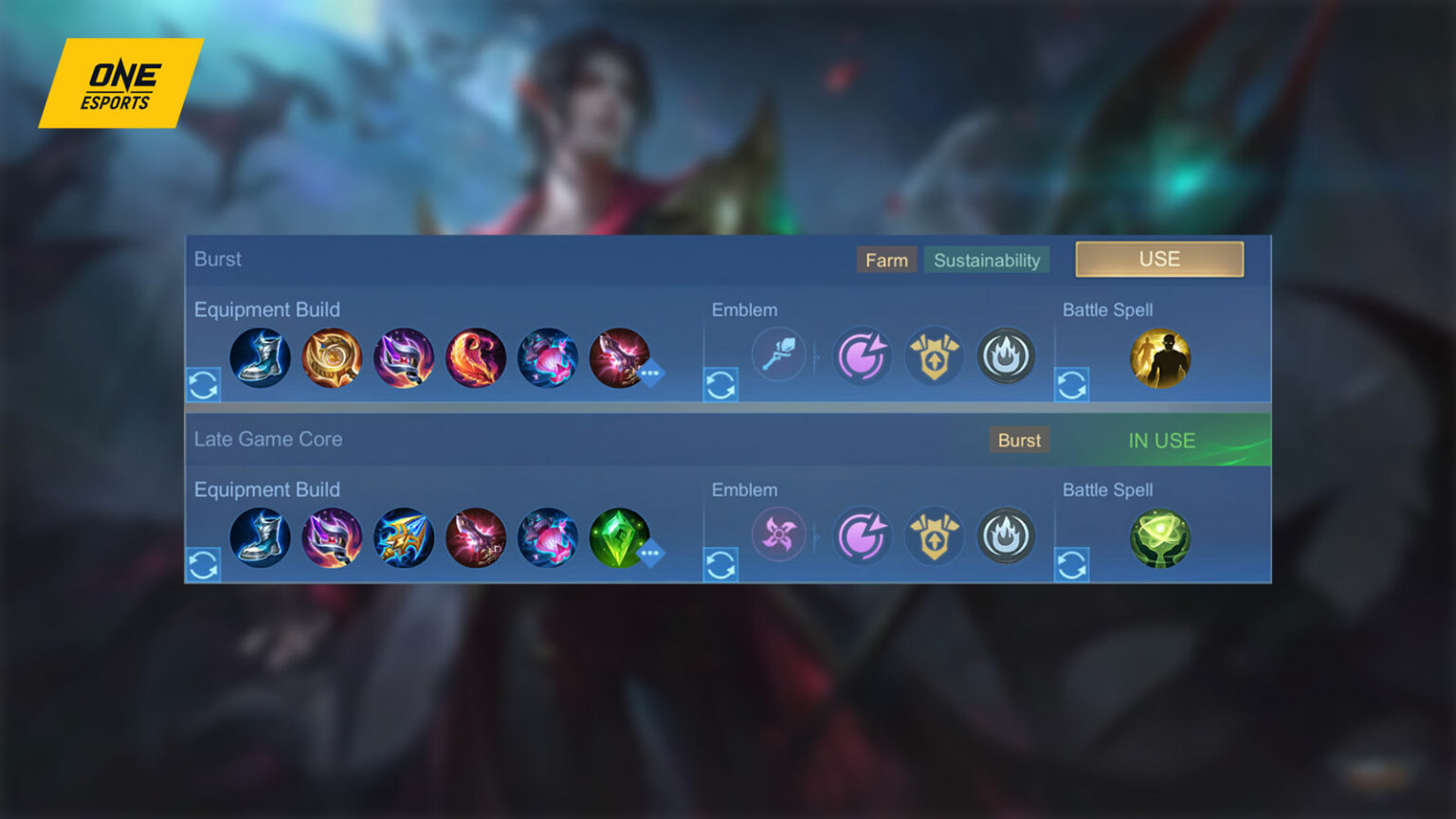The height and width of the screenshot is (819, 1456).
Task: Click the golden shield talent icon
Action: (935, 355)
